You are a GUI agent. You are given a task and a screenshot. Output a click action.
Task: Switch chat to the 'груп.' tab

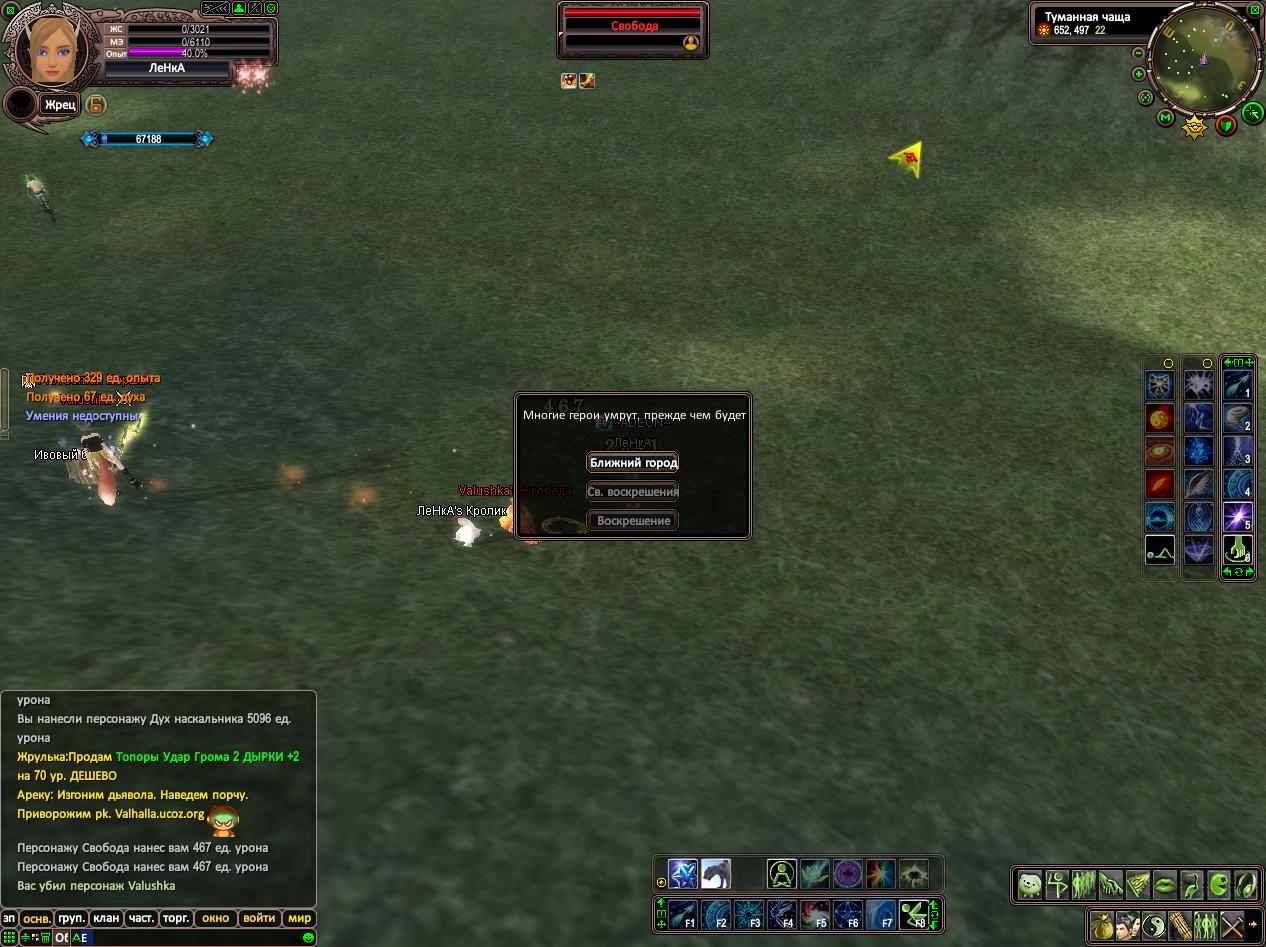point(71,918)
